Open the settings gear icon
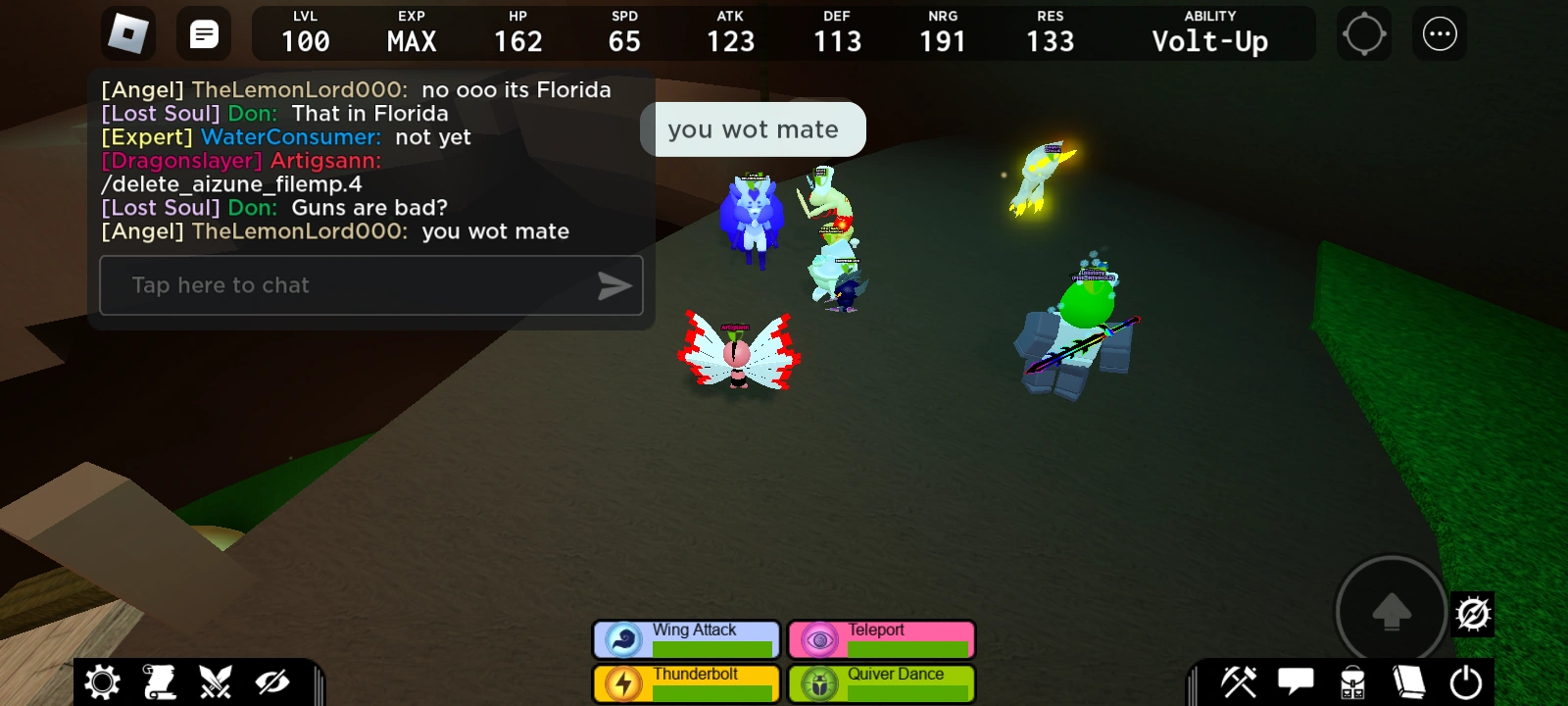Image resolution: width=1568 pixels, height=706 pixels. tap(102, 680)
